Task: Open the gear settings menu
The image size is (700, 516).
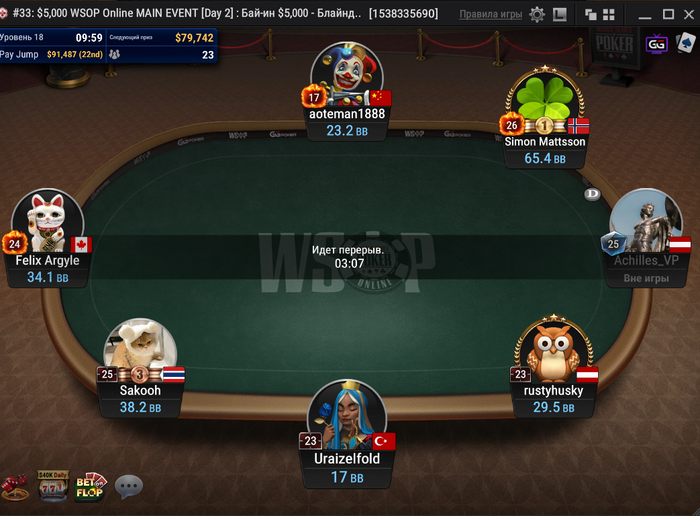Action: click(x=537, y=15)
